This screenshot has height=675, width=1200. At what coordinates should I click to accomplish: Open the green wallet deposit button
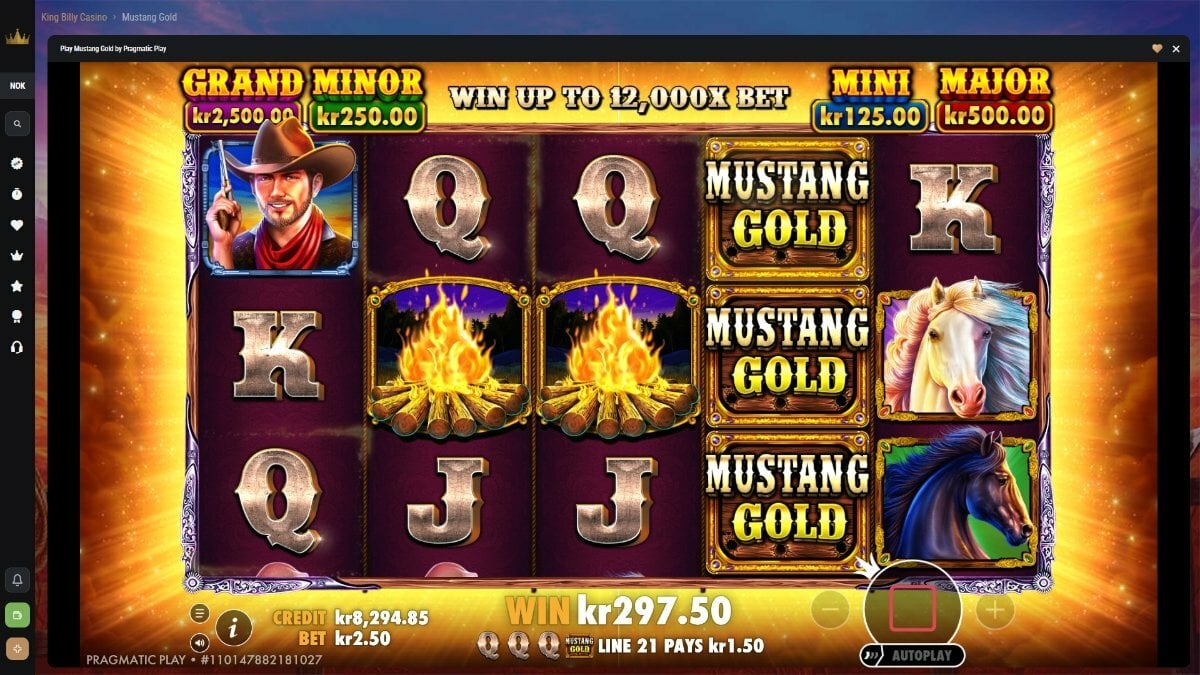(x=17, y=614)
